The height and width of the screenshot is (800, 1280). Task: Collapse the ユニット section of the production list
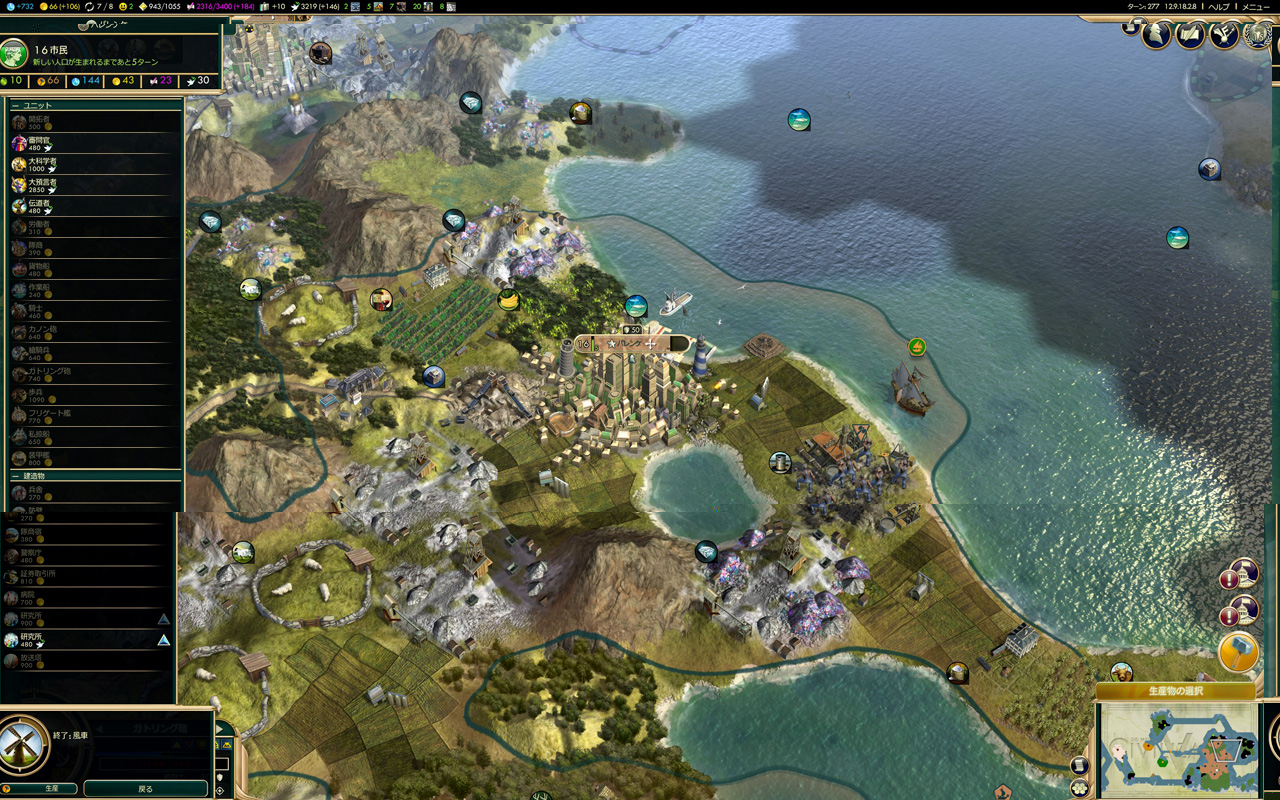click(16, 104)
